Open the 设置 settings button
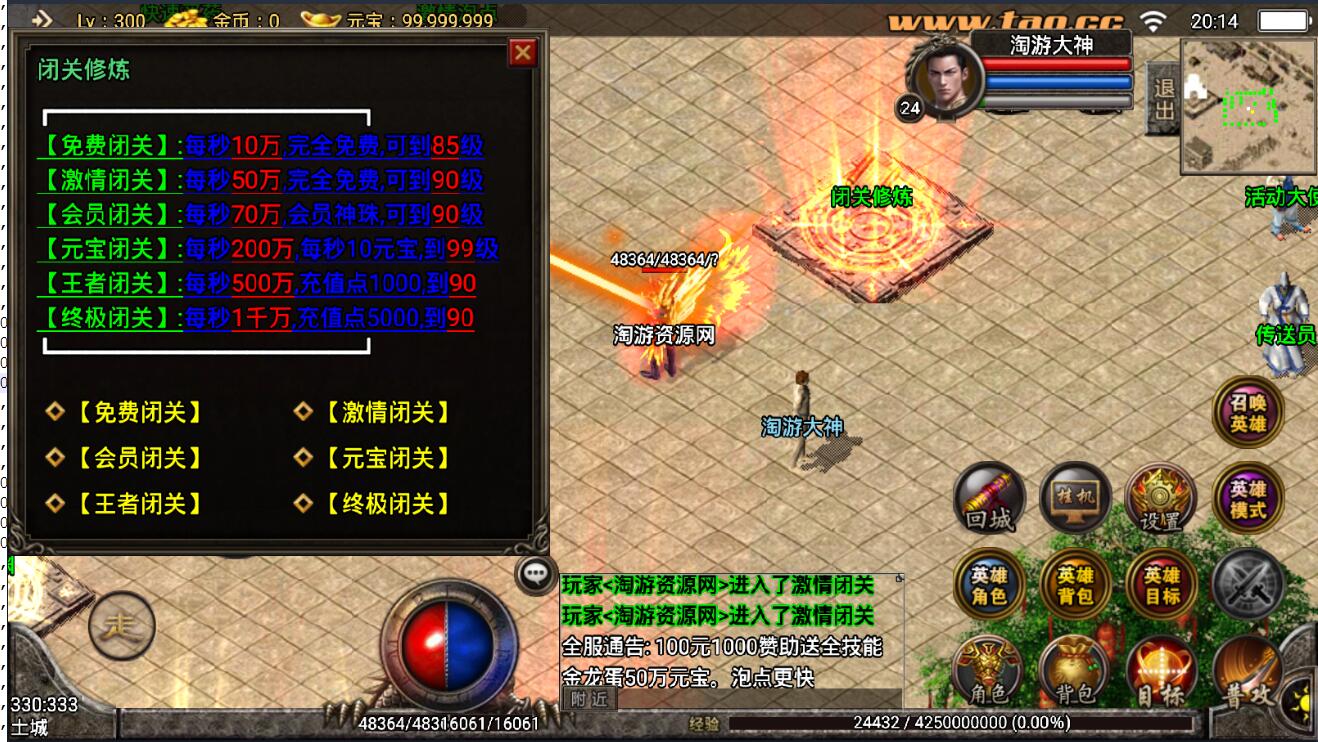This screenshot has width=1318, height=742. coord(1160,498)
